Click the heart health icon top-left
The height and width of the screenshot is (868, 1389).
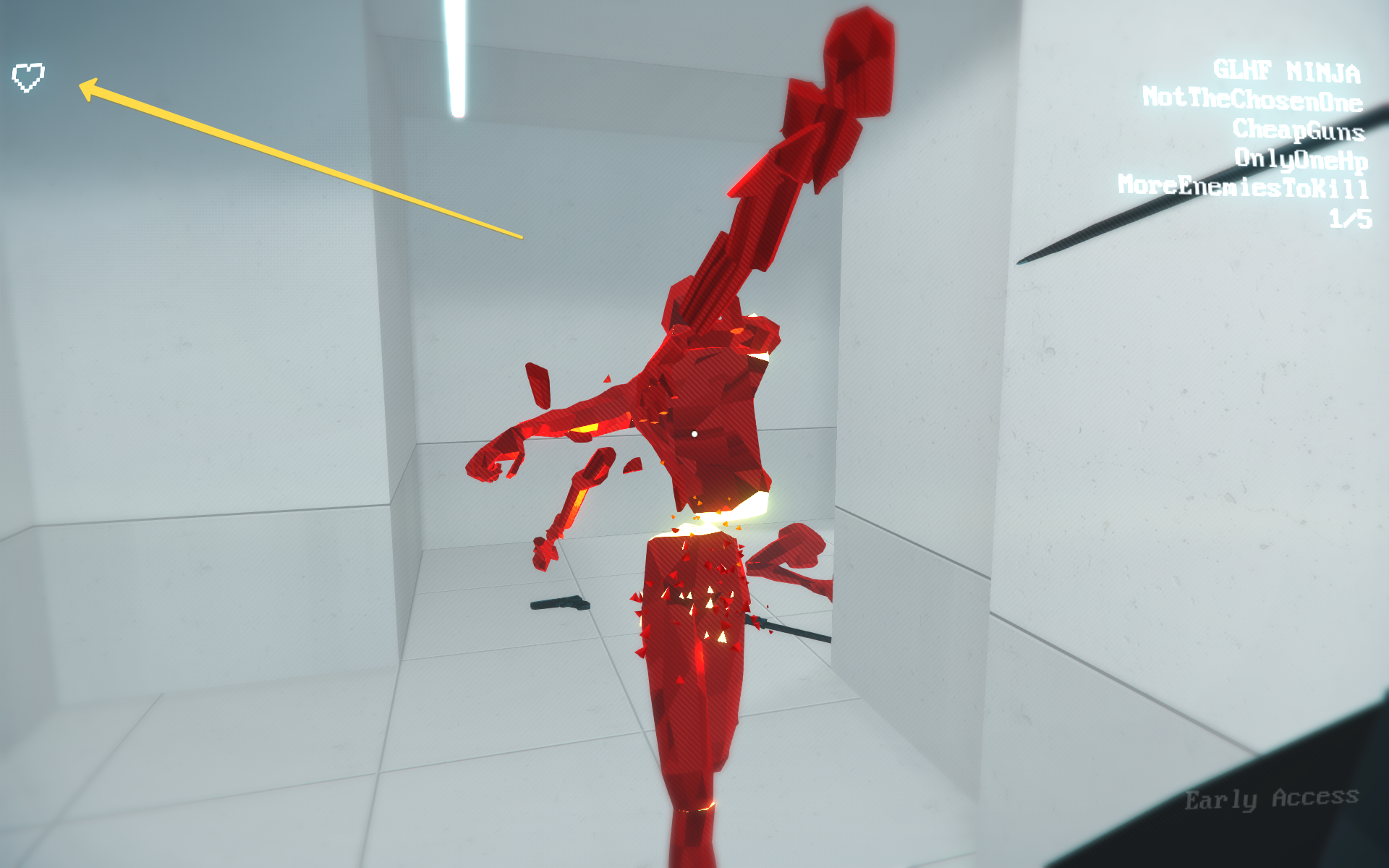click(29, 78)
